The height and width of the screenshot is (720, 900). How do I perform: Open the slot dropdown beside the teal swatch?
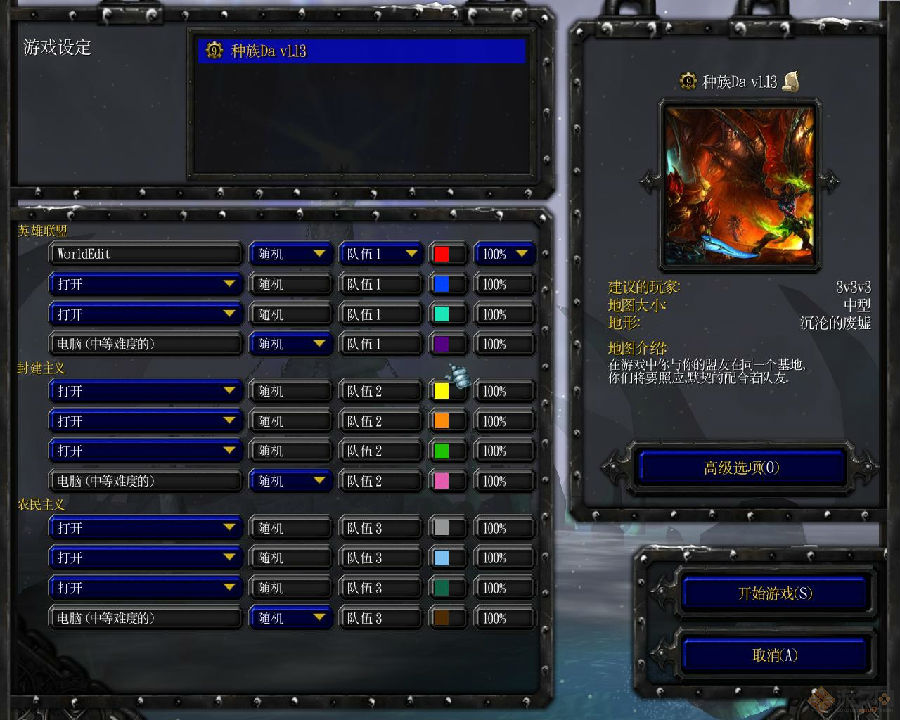pos(145,314)
